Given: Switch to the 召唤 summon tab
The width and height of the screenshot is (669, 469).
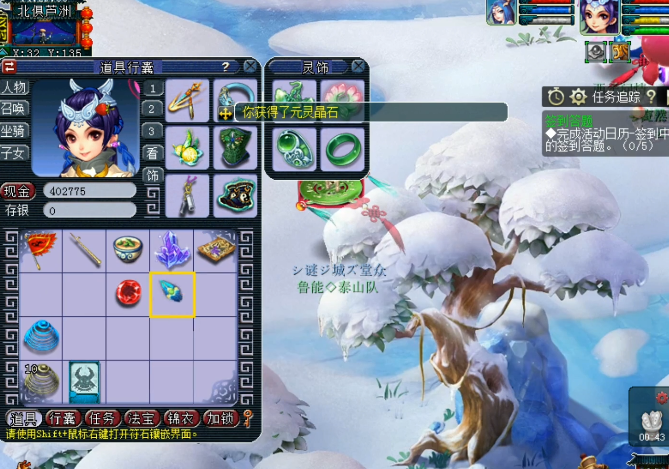Looking at the screenshot, I should [x=14, y=108].
